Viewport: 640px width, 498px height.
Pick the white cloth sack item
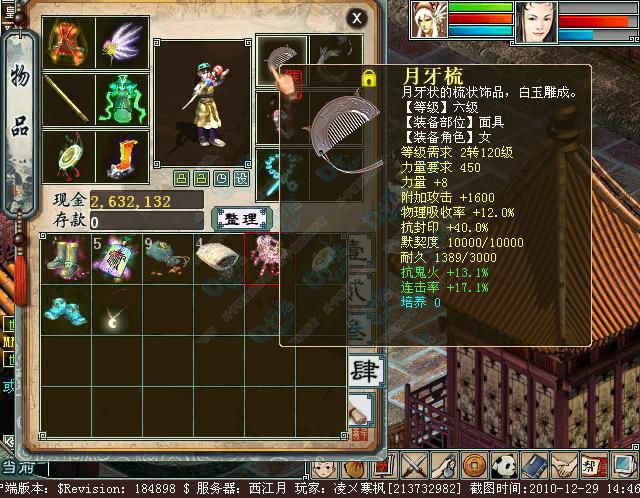(218, 260)
